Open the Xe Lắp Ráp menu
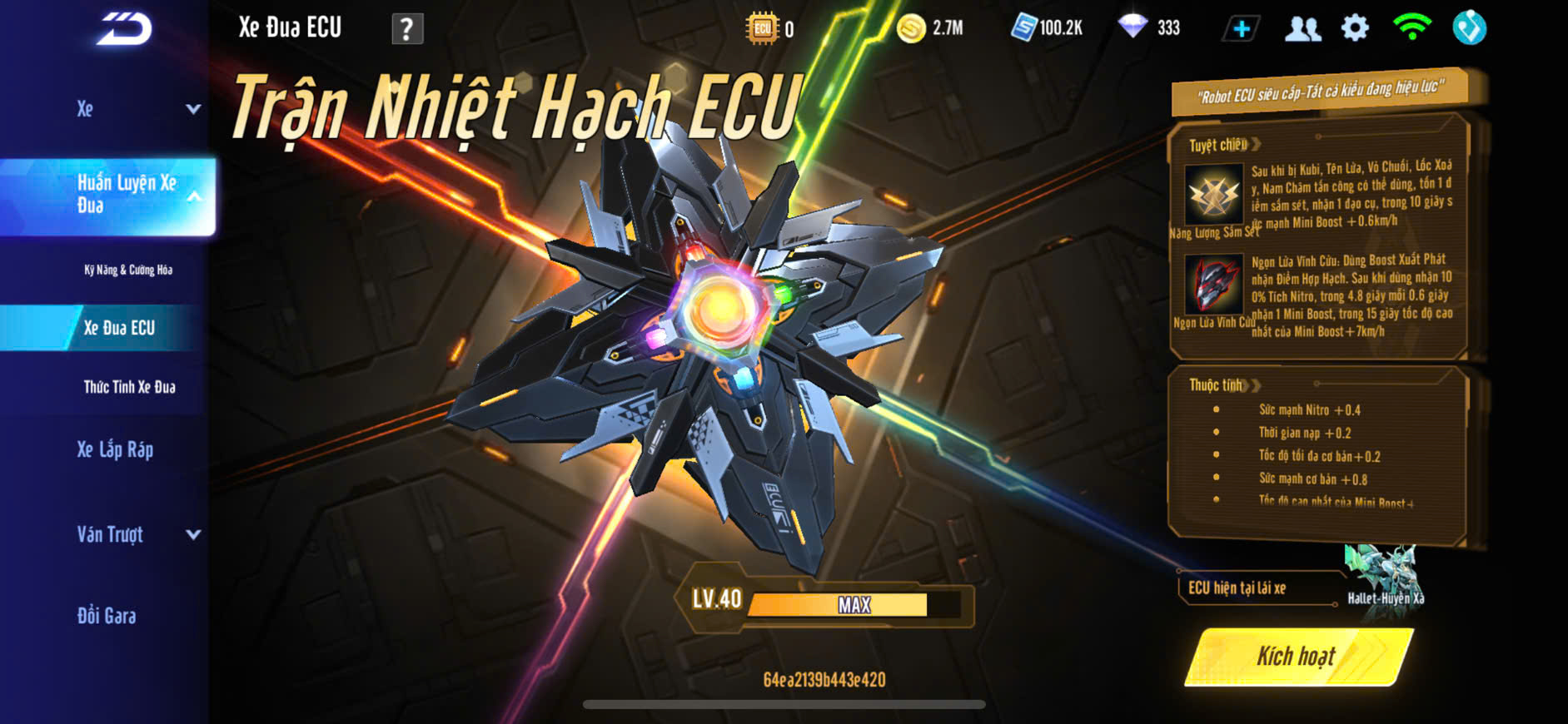This screenshot has height=724, width=1568. coord(115,450)
